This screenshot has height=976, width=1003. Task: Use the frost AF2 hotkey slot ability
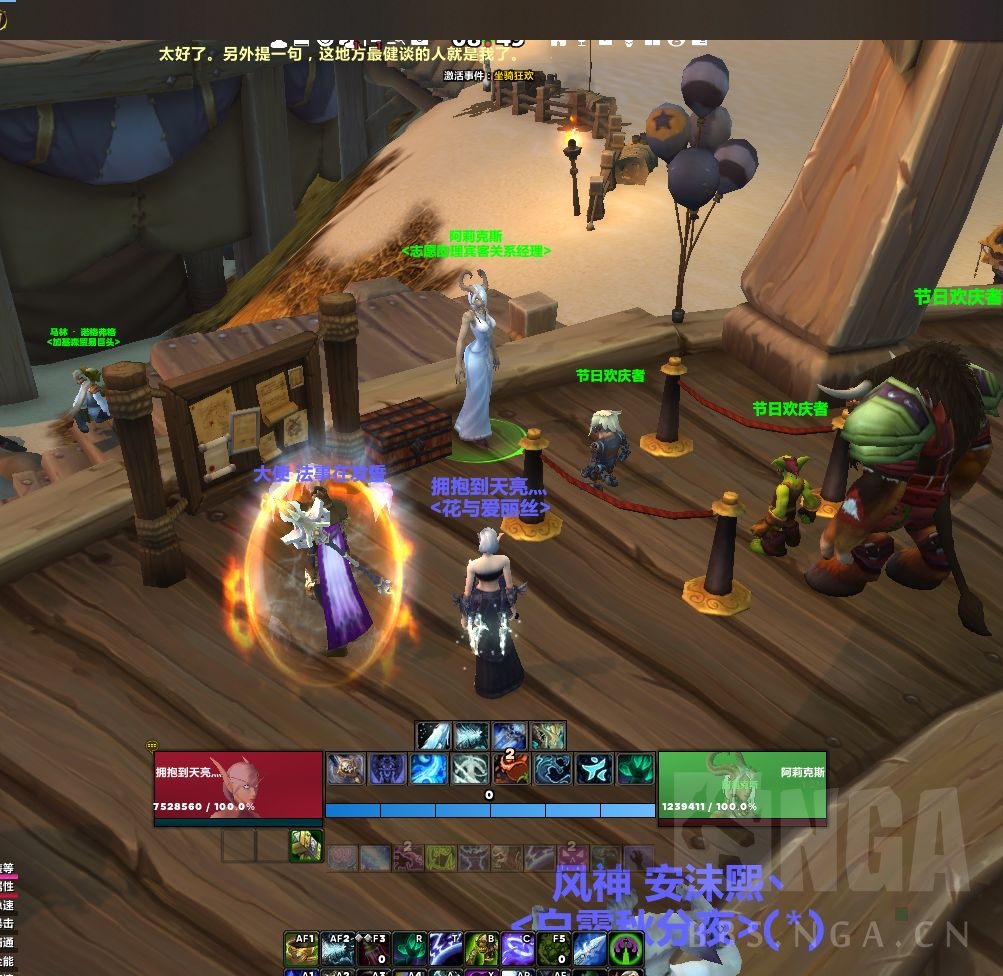[337, 951]
